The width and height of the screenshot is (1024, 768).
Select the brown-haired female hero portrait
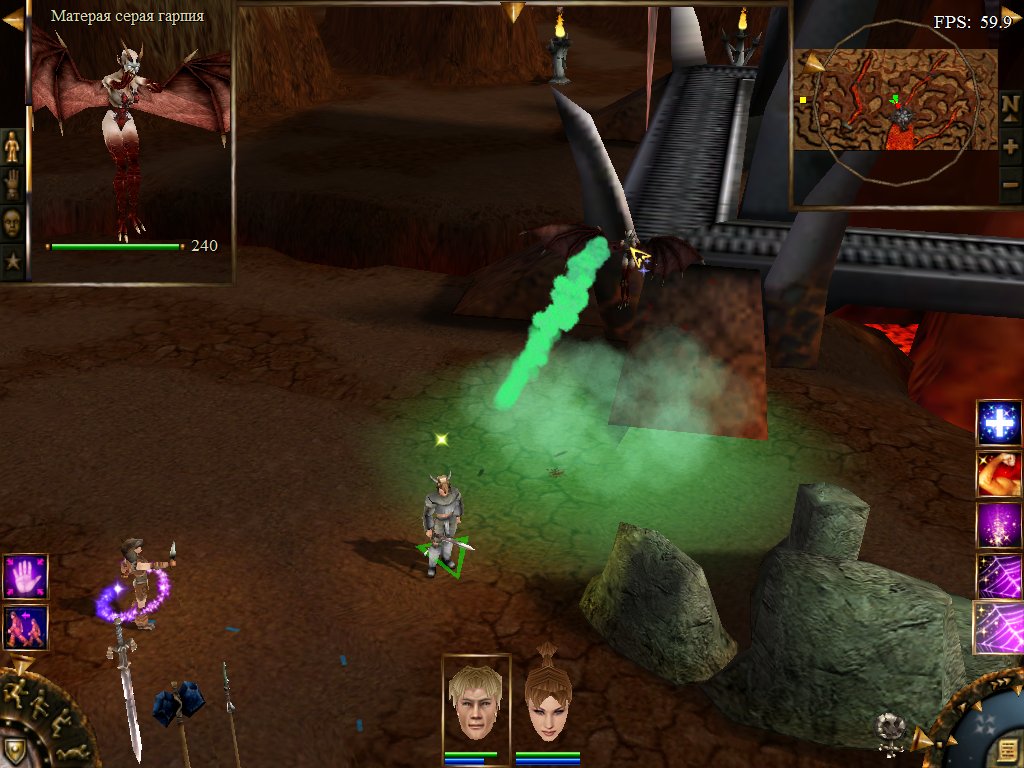click(548, 701)
